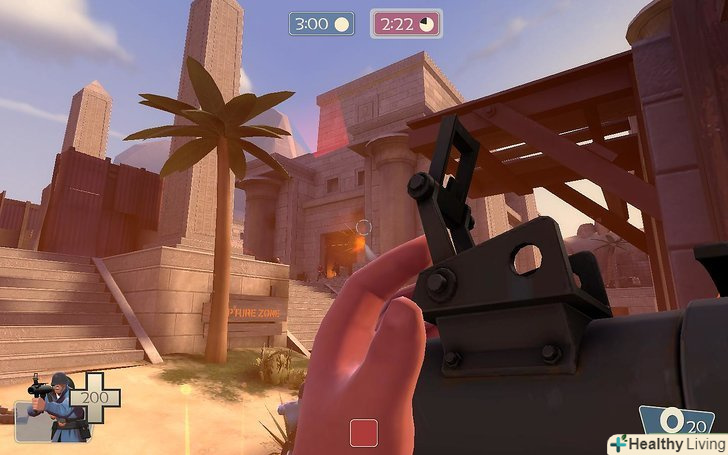Select the Soldier class portrait
728x455 pixels.
[57, 407]
